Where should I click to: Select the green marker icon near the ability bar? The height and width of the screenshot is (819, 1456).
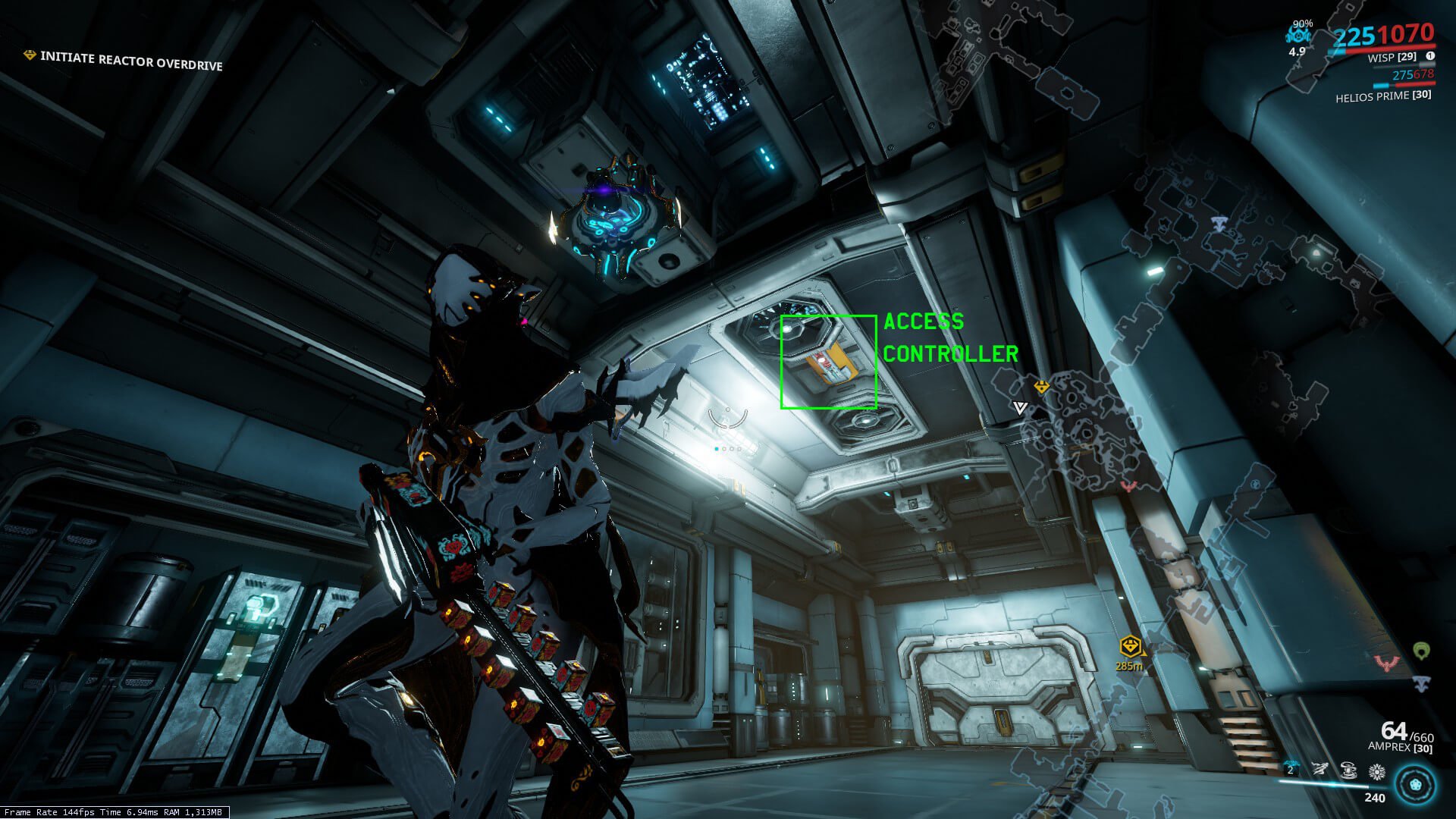[x=1422, y=651]
